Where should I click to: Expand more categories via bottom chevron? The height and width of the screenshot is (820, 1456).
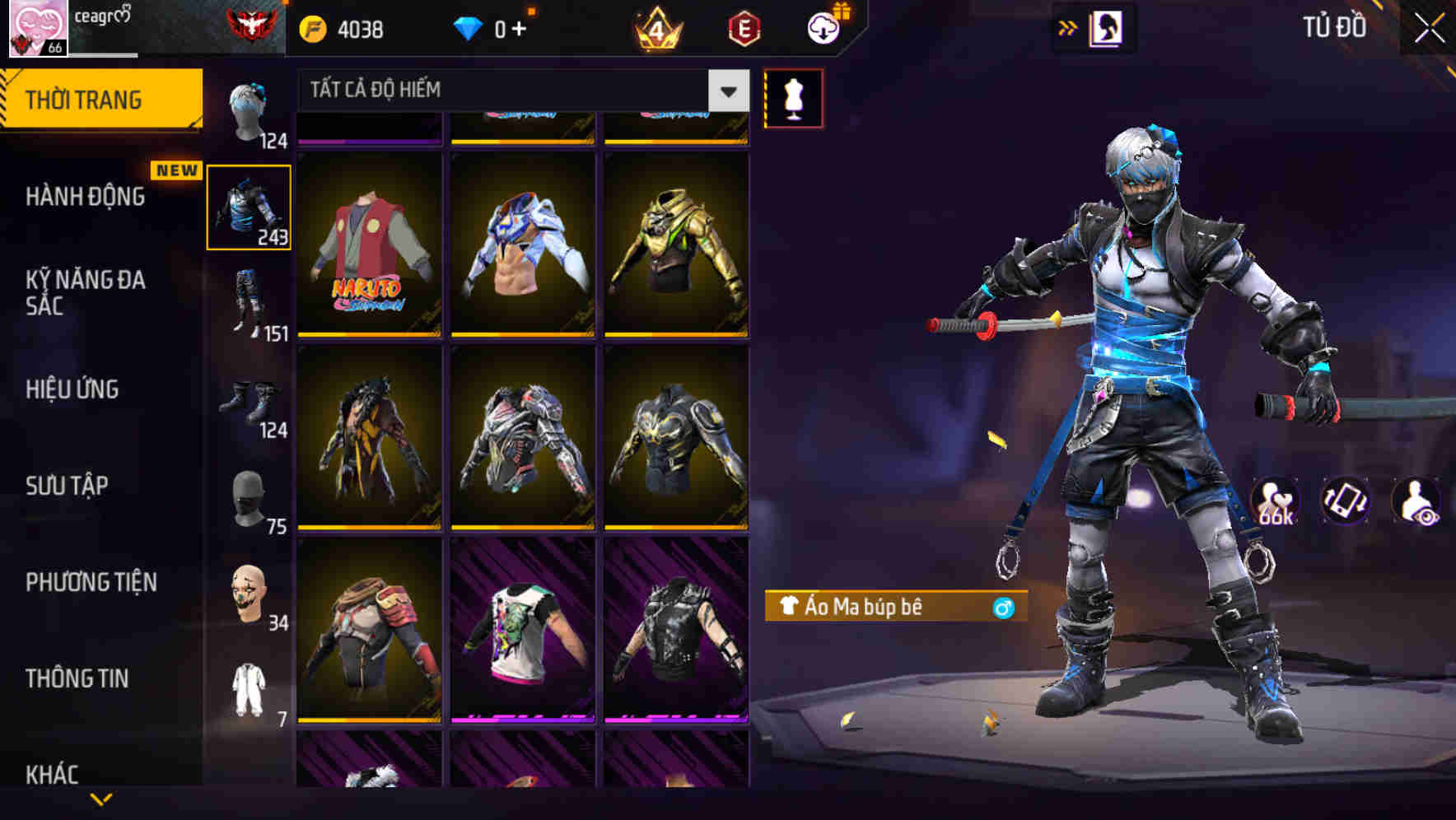(x=100, y=800)
